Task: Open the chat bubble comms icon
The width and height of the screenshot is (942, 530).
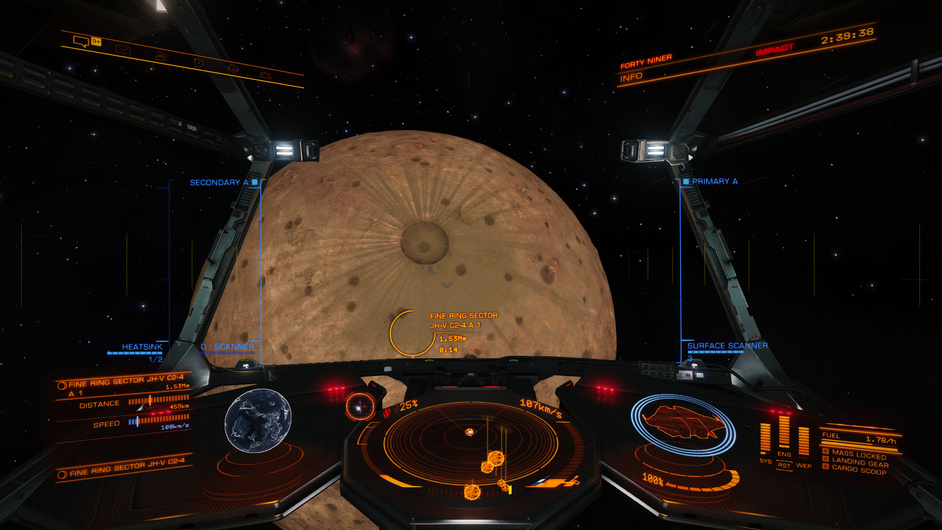Action: pos(80,41)
